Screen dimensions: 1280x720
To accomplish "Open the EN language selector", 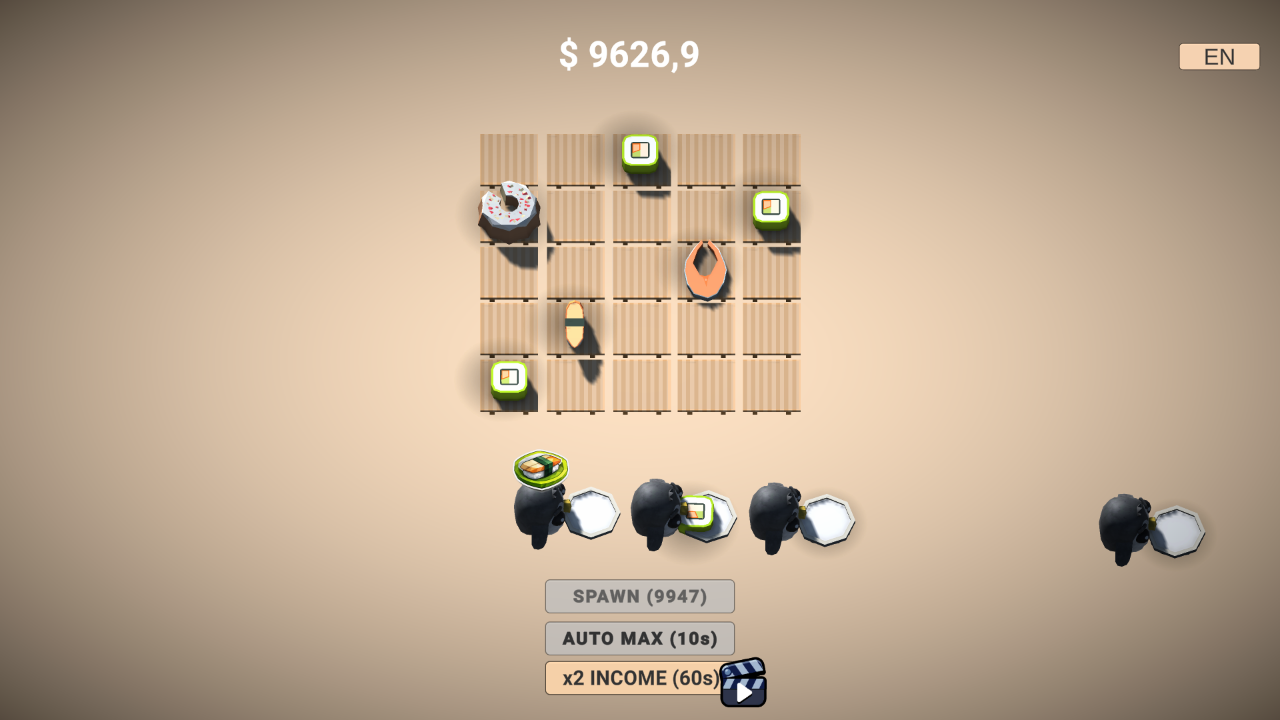I will pyautogui.click(x=1218, y=56).
